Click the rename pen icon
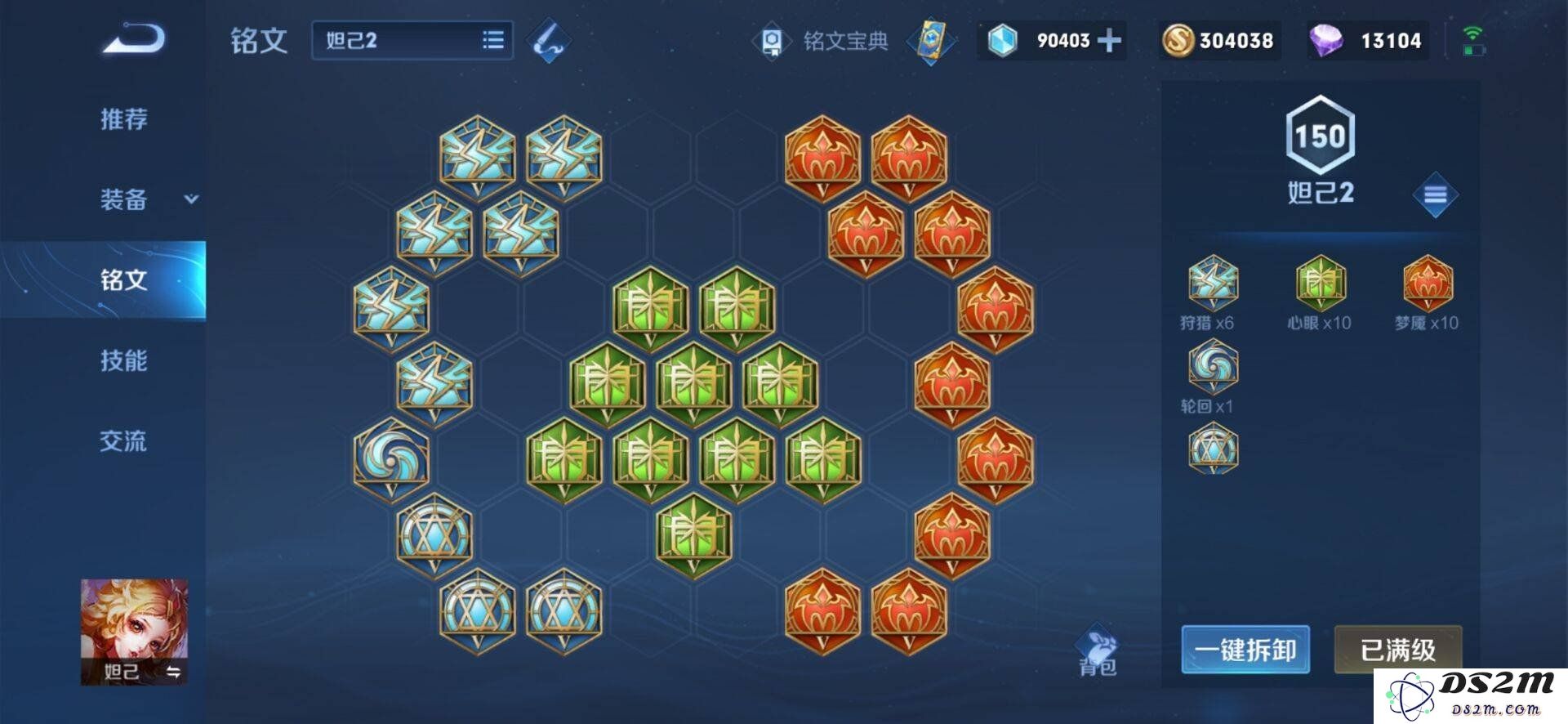1568x724 pixels. pyautogui.click(x=549, y=40)
